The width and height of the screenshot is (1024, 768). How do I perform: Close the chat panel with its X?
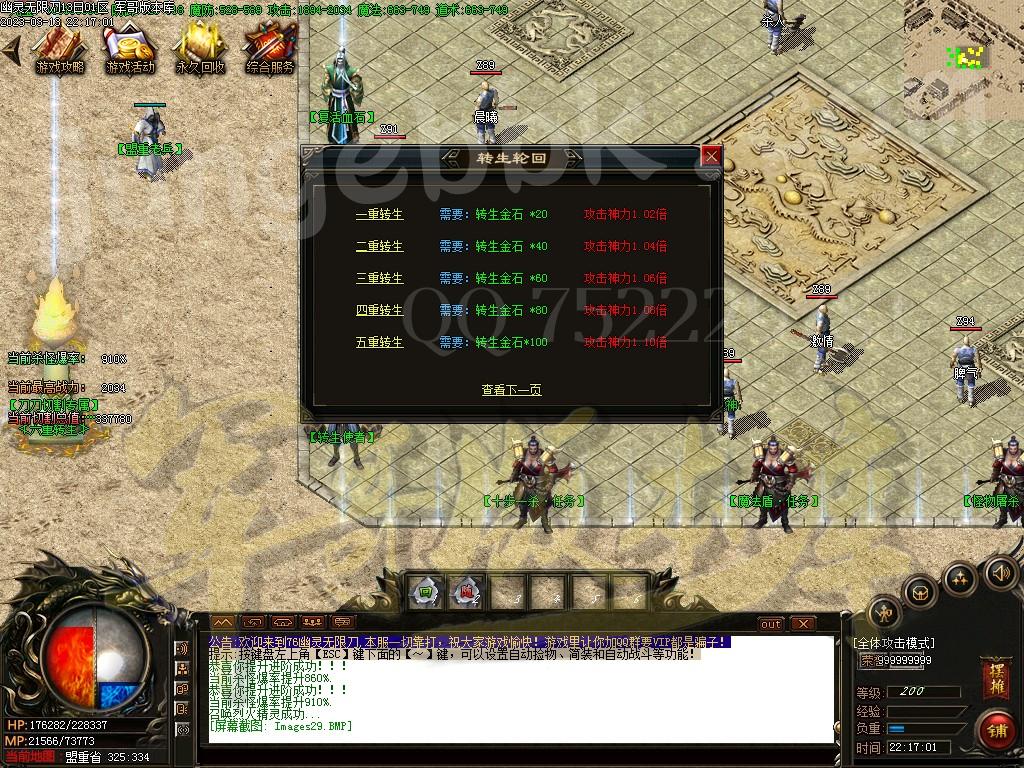click(x=802, y=624)
